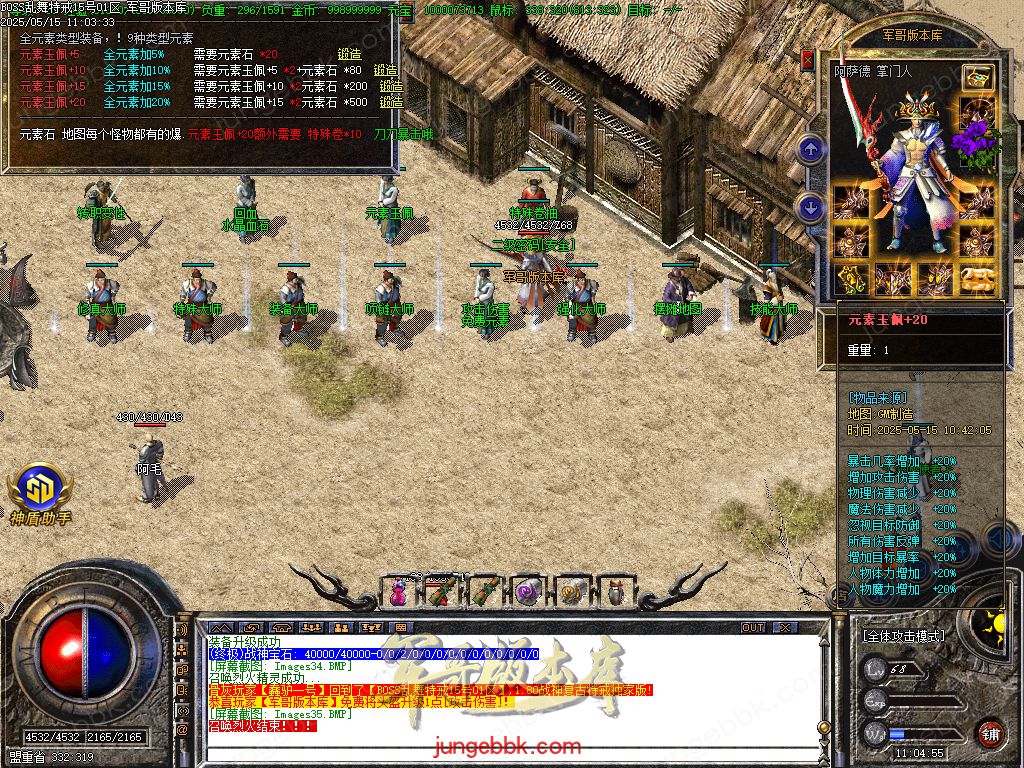The height and width of the screenshot is (768, 1024).
Task: Select the purple swirl orb hotbar slot
Action: coord(529,592)
